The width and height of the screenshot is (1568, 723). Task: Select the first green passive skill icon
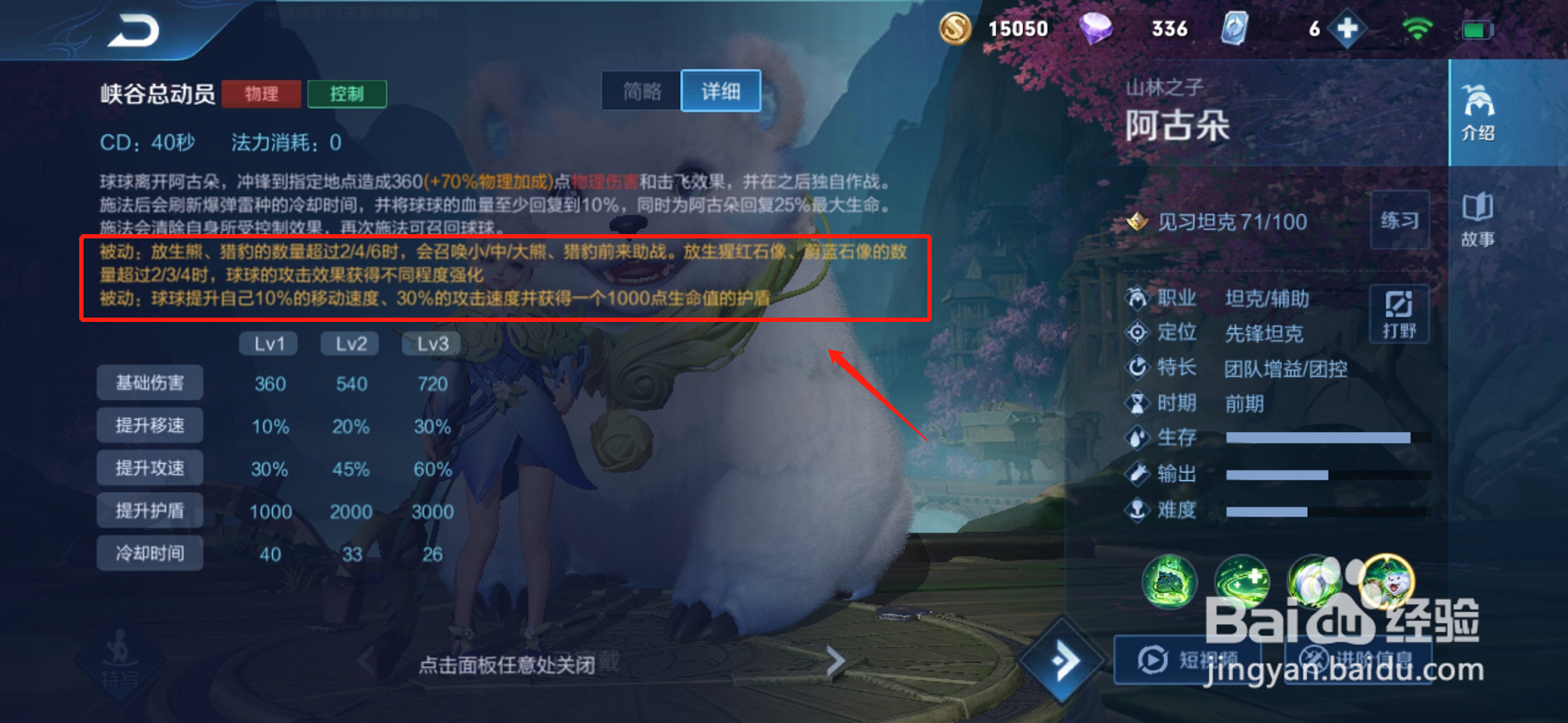coord(1168,583)
